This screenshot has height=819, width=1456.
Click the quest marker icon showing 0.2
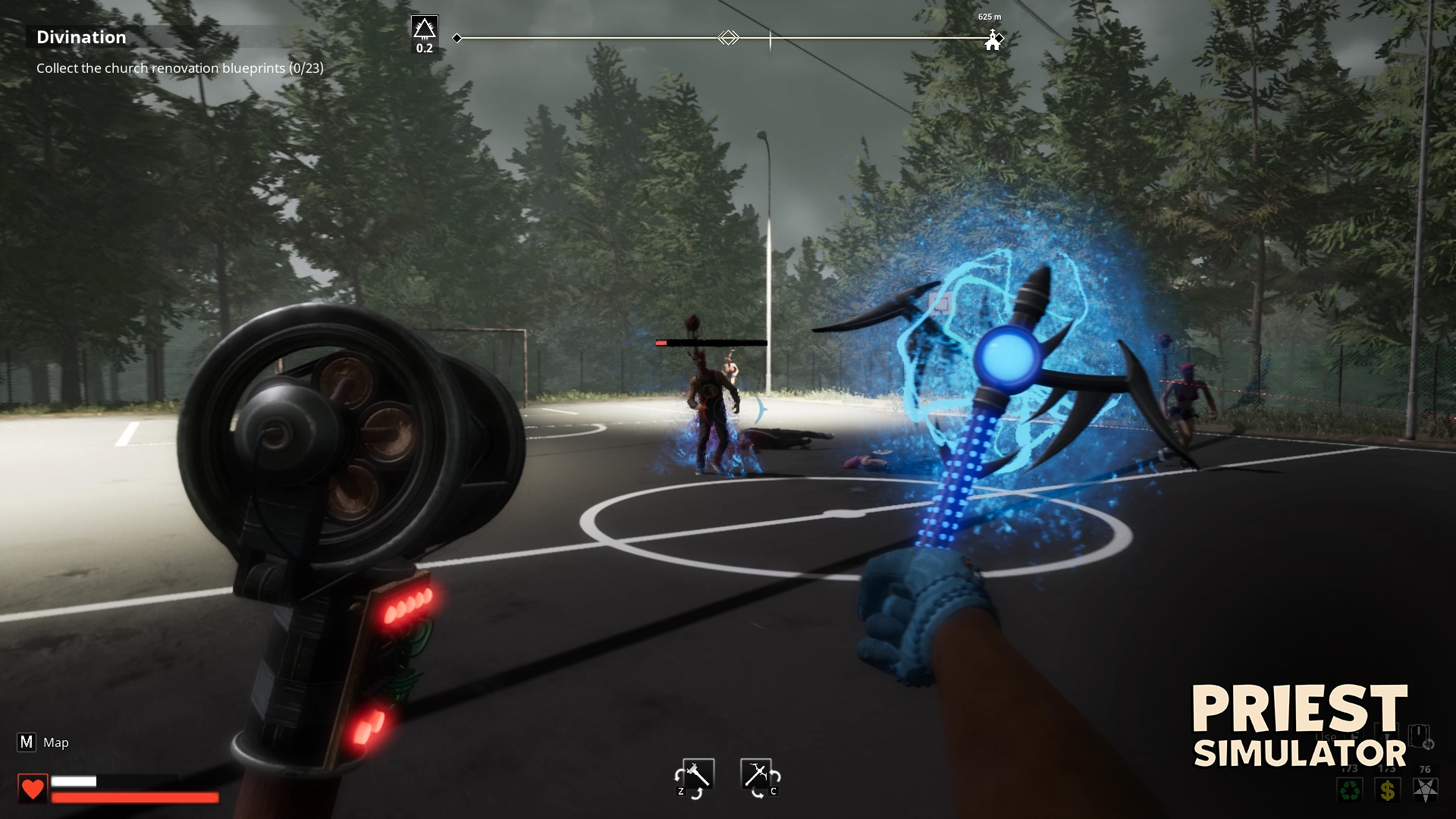pos(425,32)
